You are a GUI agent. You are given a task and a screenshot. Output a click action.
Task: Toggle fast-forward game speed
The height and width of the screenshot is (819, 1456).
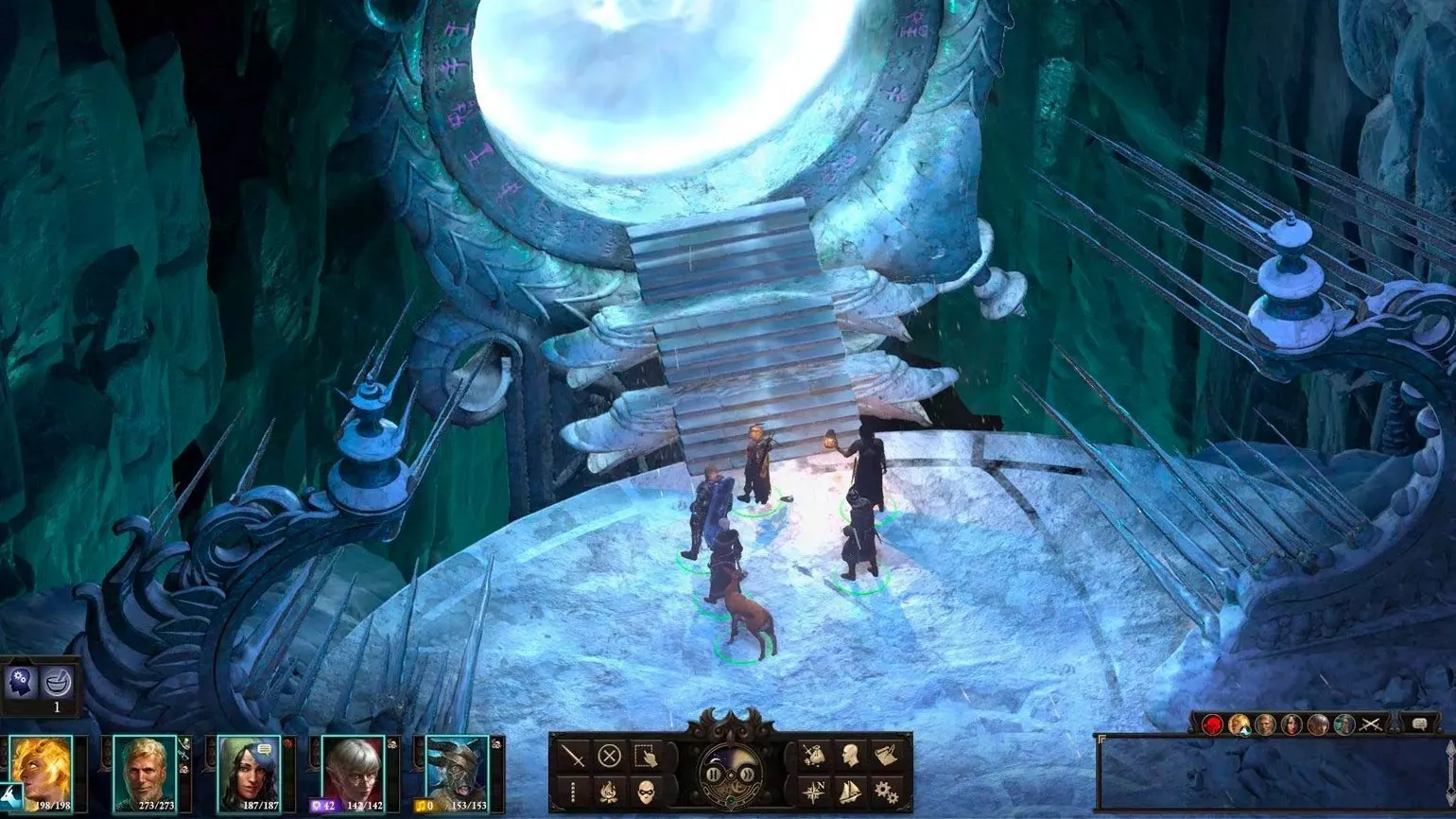(747, 775)
